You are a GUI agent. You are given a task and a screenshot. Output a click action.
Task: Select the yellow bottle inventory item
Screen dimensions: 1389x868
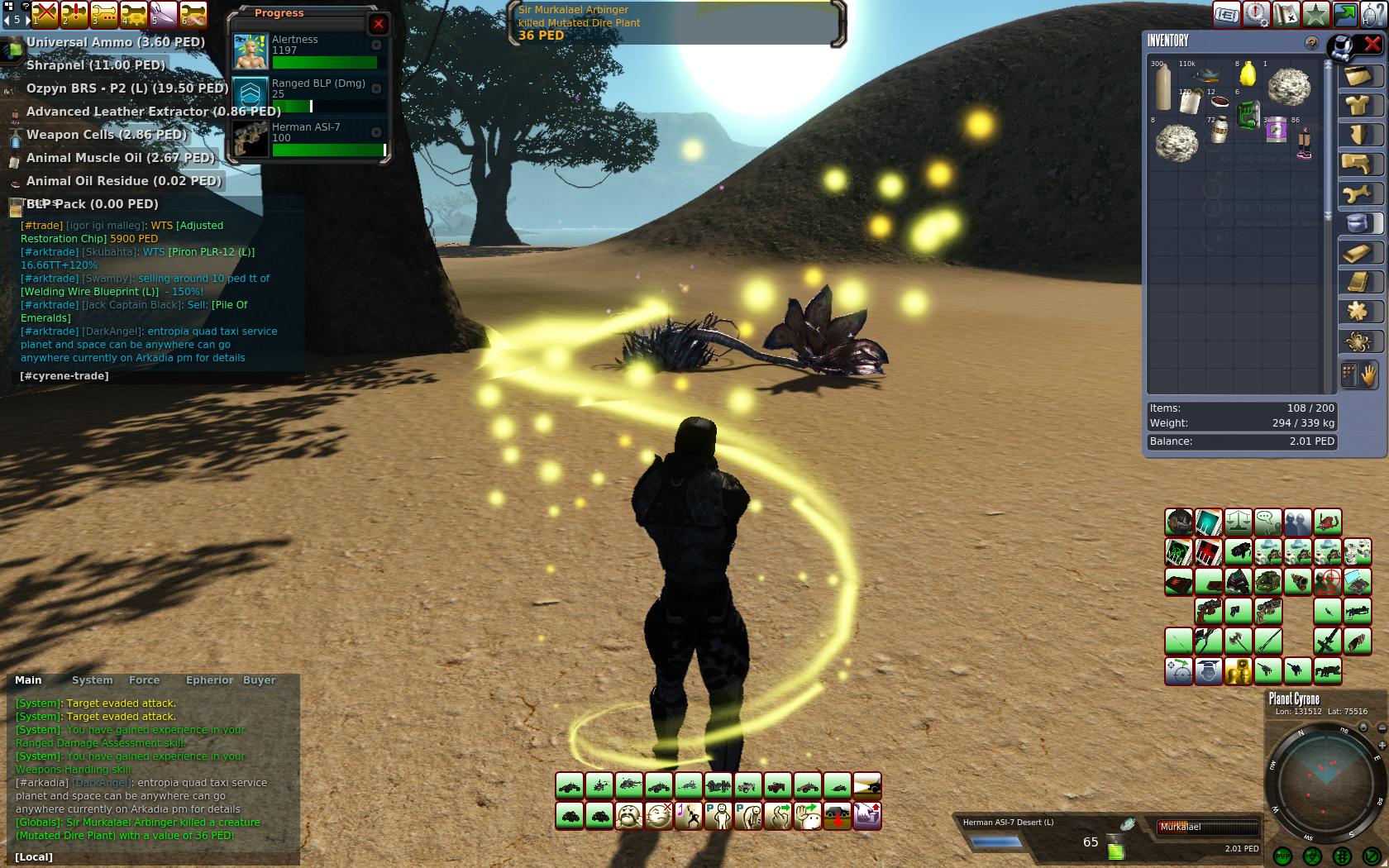pos(1248,74)
